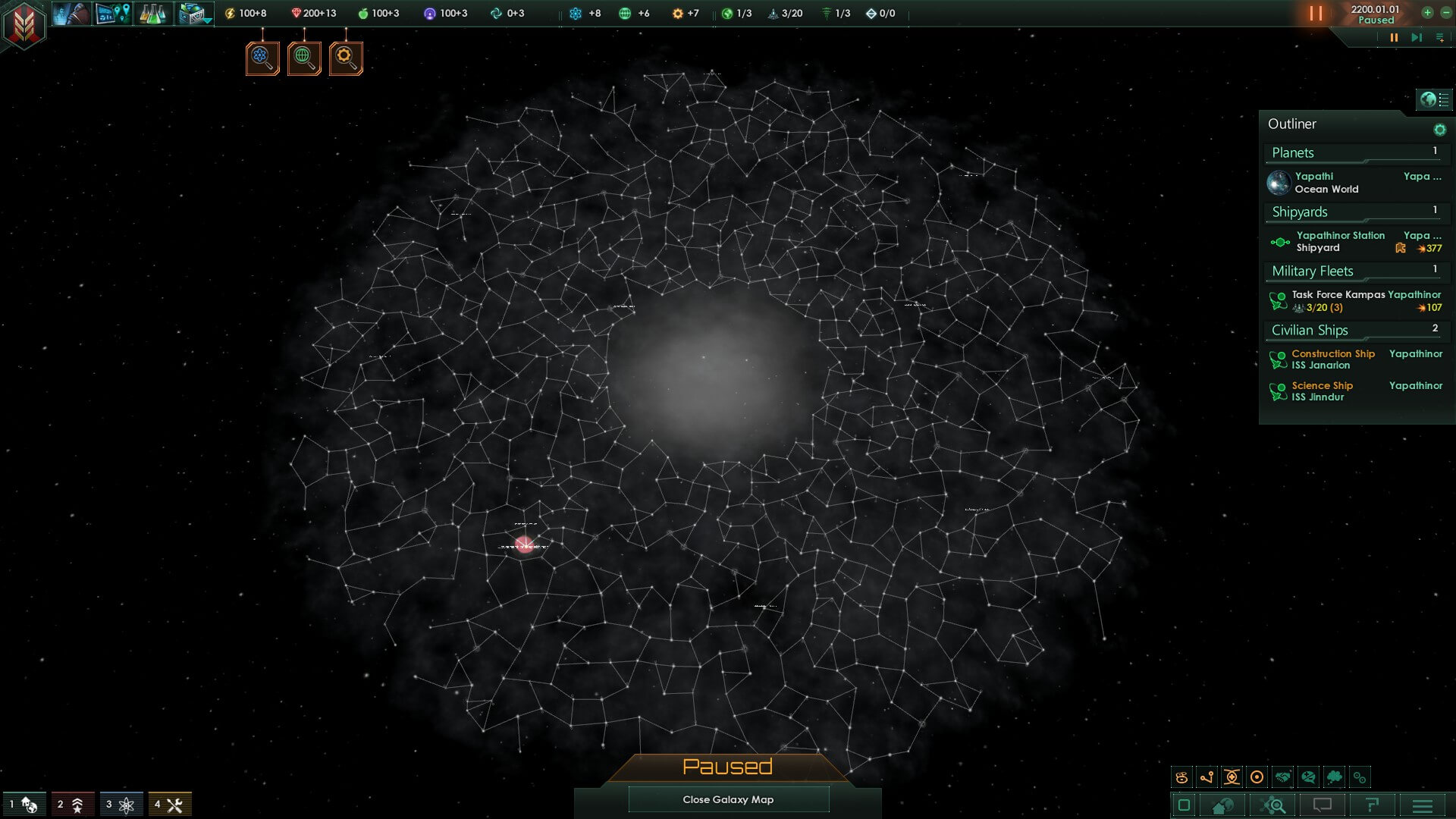Open the main menu hamburger button

(x=1423, y=805)
